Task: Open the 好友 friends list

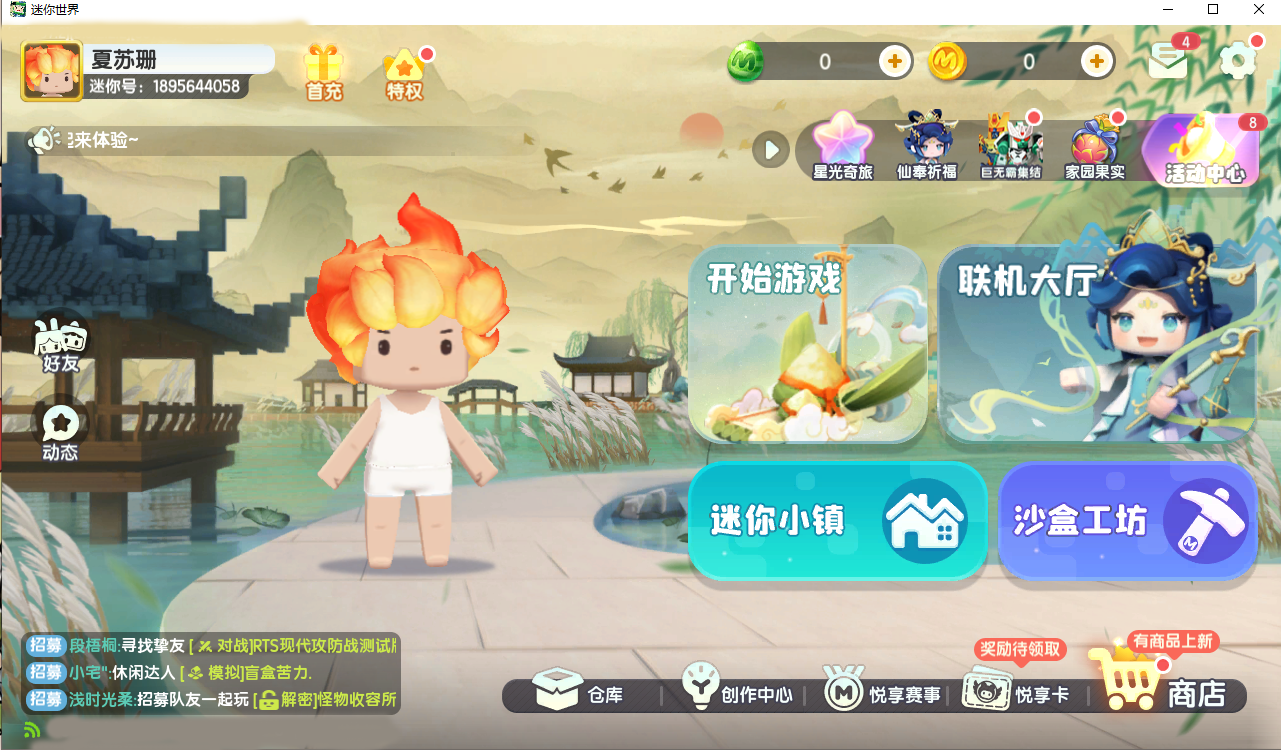Action: (x=60, y=346)
